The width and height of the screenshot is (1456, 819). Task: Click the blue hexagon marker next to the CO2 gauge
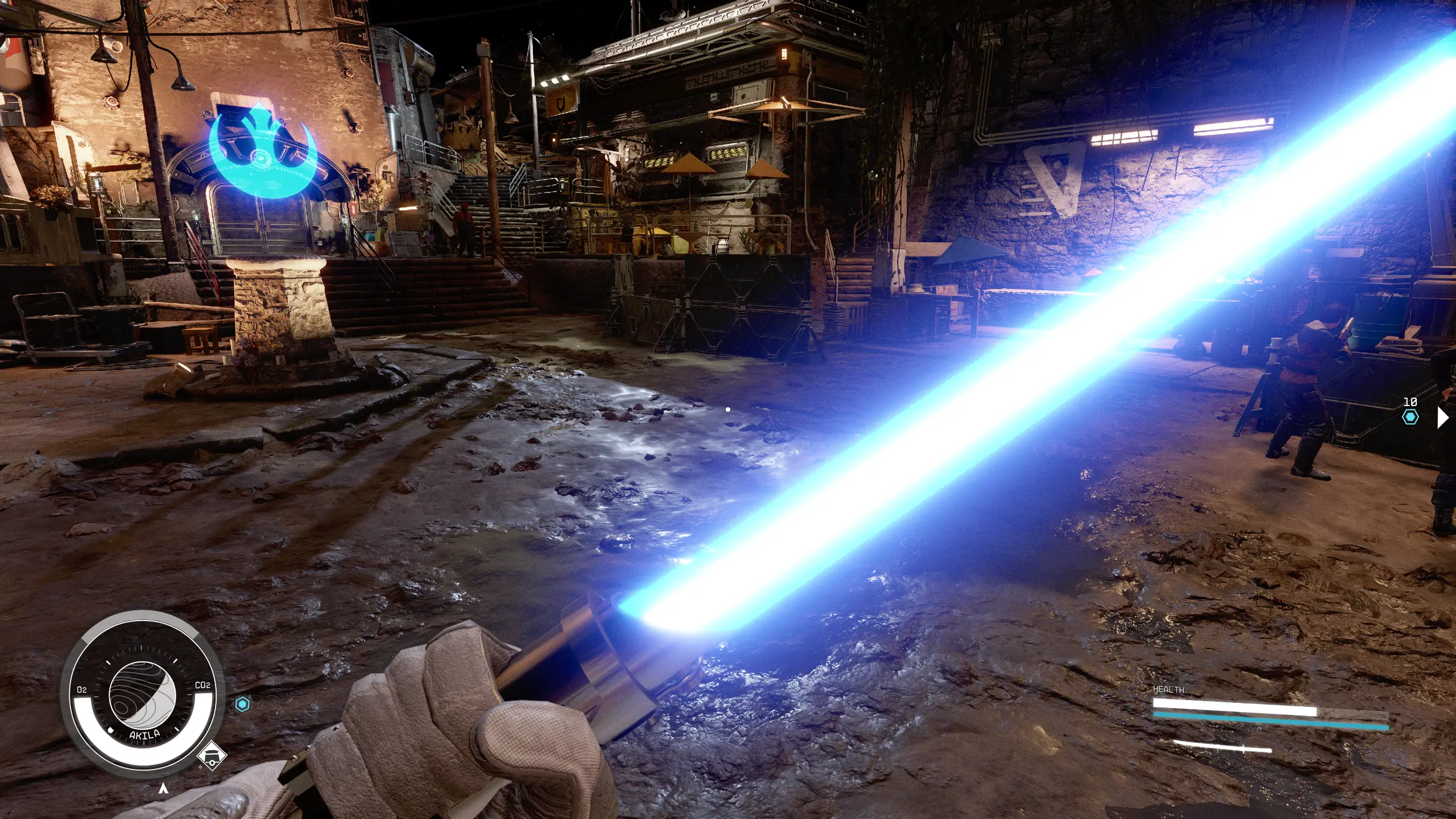pos(243,705)
